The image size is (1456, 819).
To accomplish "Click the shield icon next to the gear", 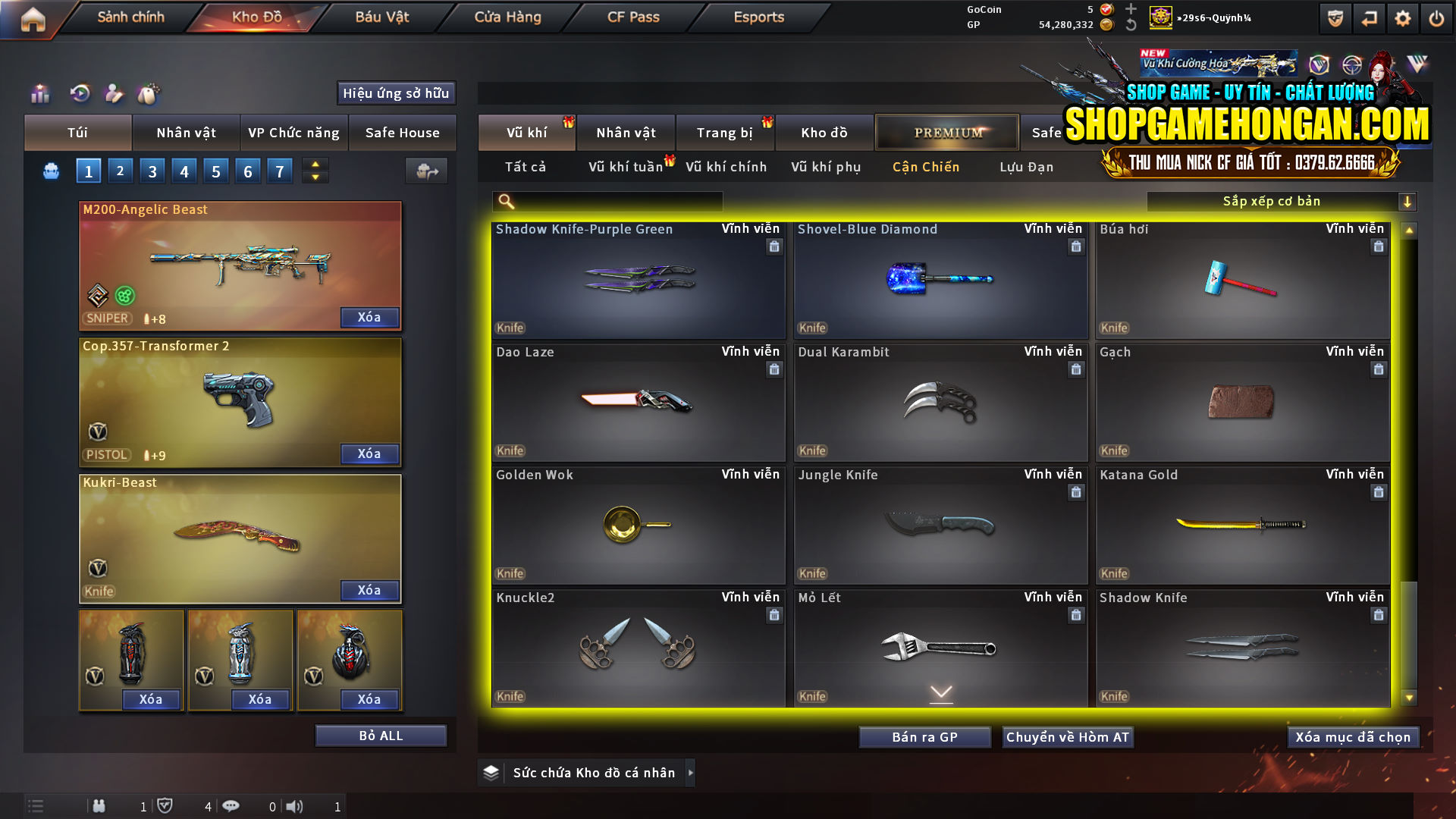I will click(1334, 17).
